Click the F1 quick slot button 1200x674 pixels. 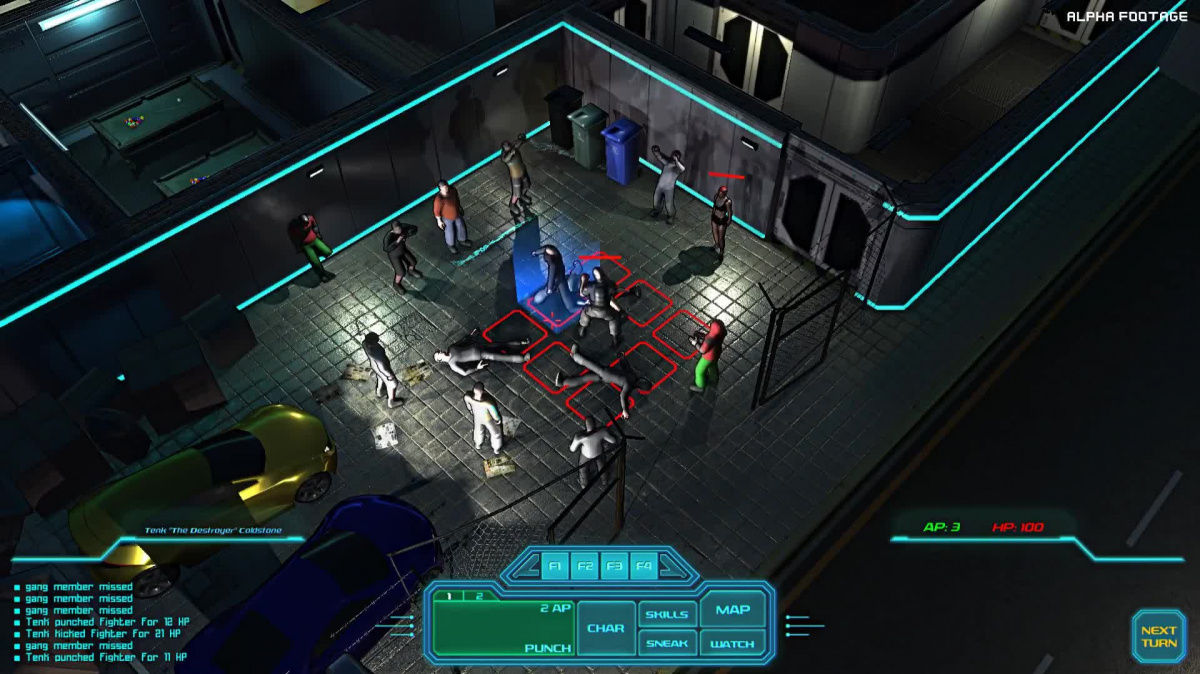[556, 567]
